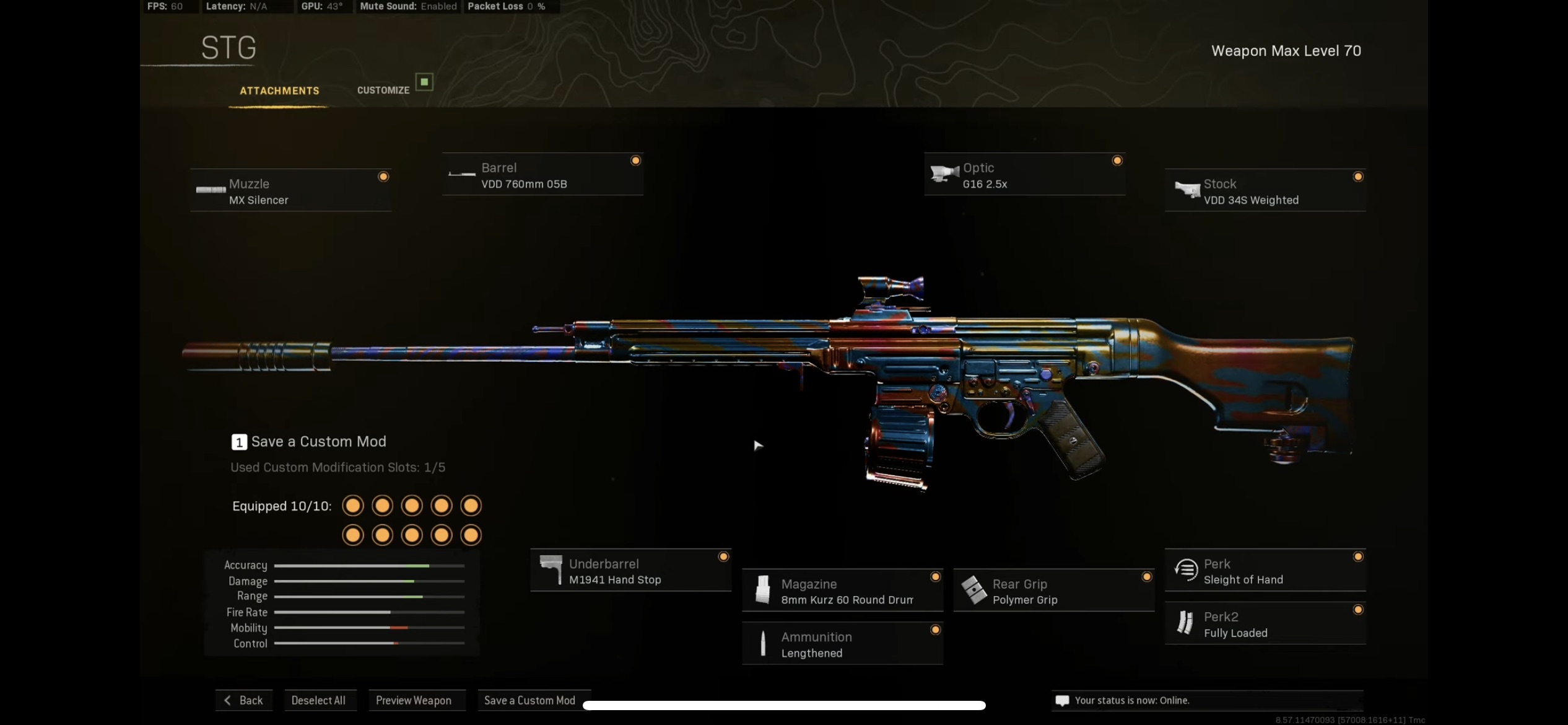Open the Customize tab
The image size is (1568, 725).
pos(383,90)
